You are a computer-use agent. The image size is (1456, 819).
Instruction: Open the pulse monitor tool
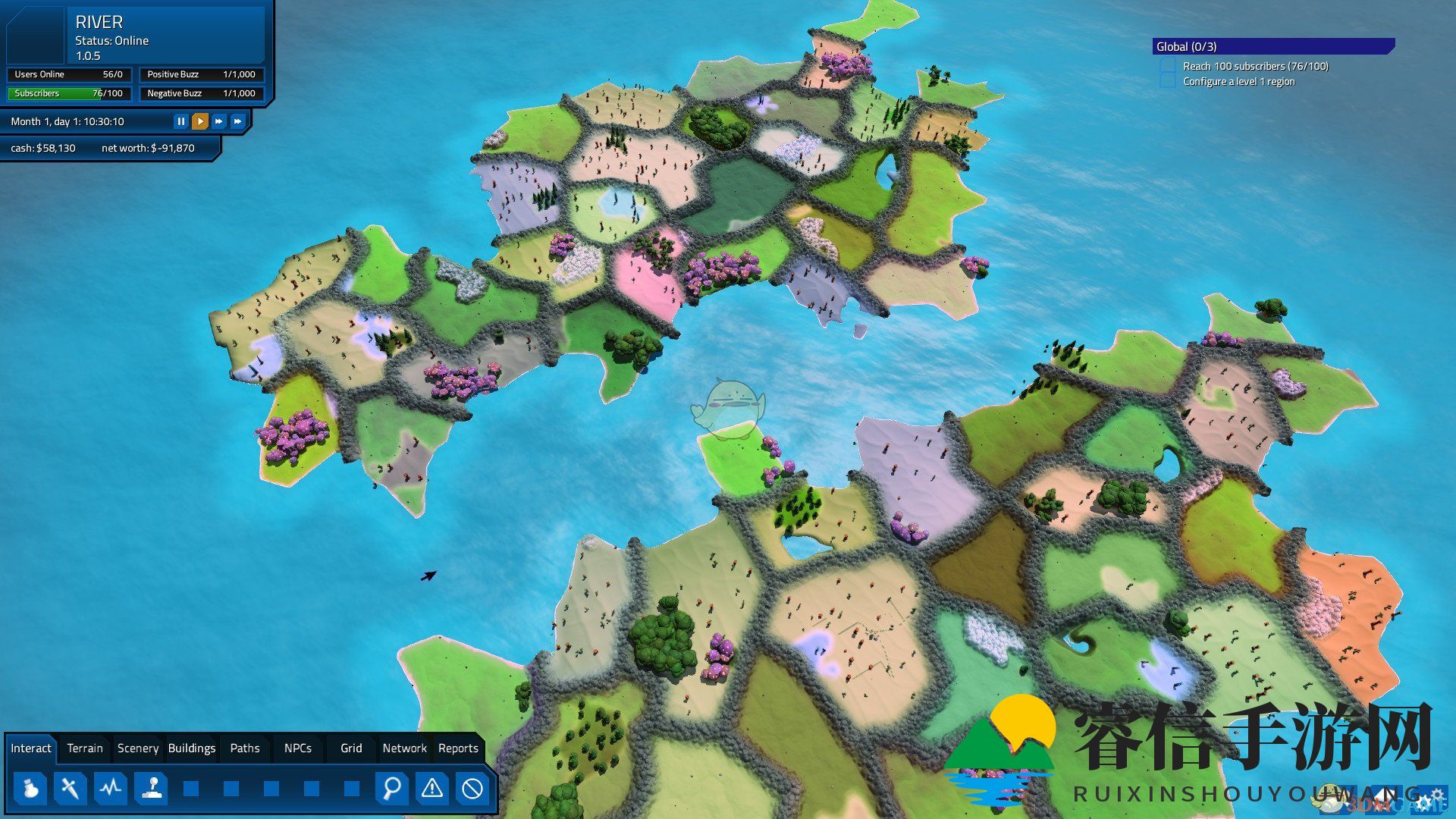coord(111,789)
